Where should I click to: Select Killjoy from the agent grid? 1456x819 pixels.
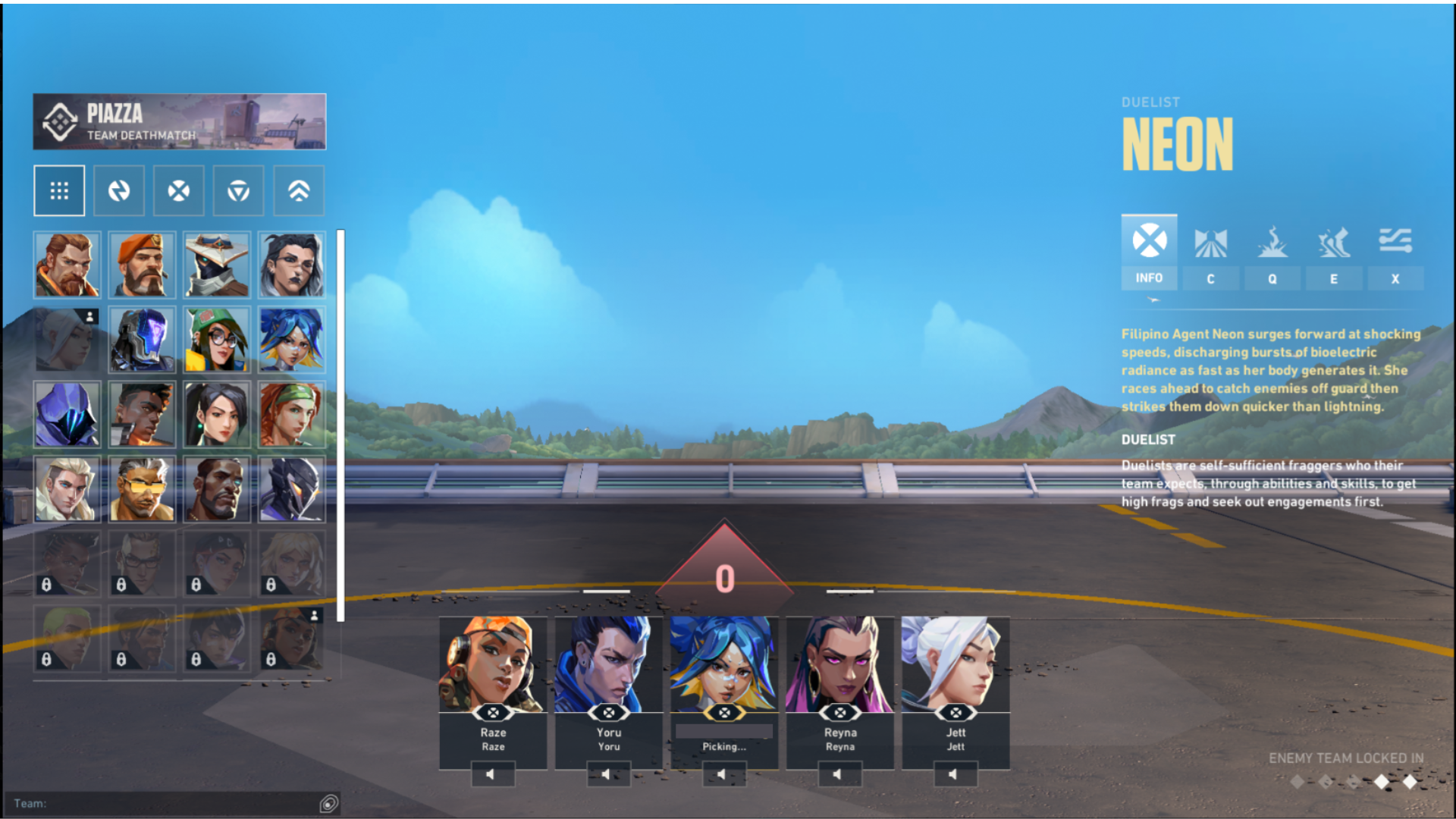click(216, 339)
